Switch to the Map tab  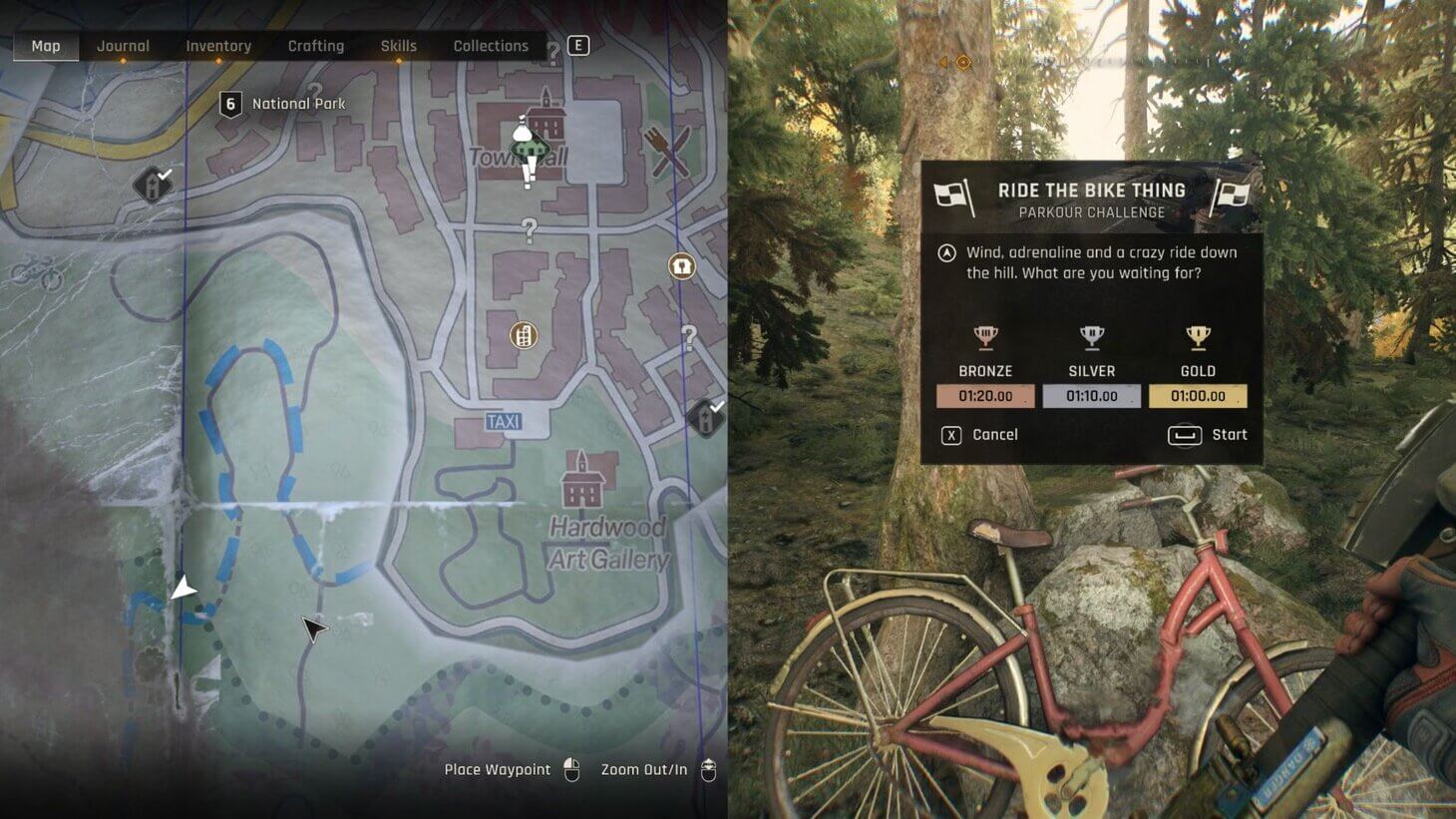pos(46,46)
